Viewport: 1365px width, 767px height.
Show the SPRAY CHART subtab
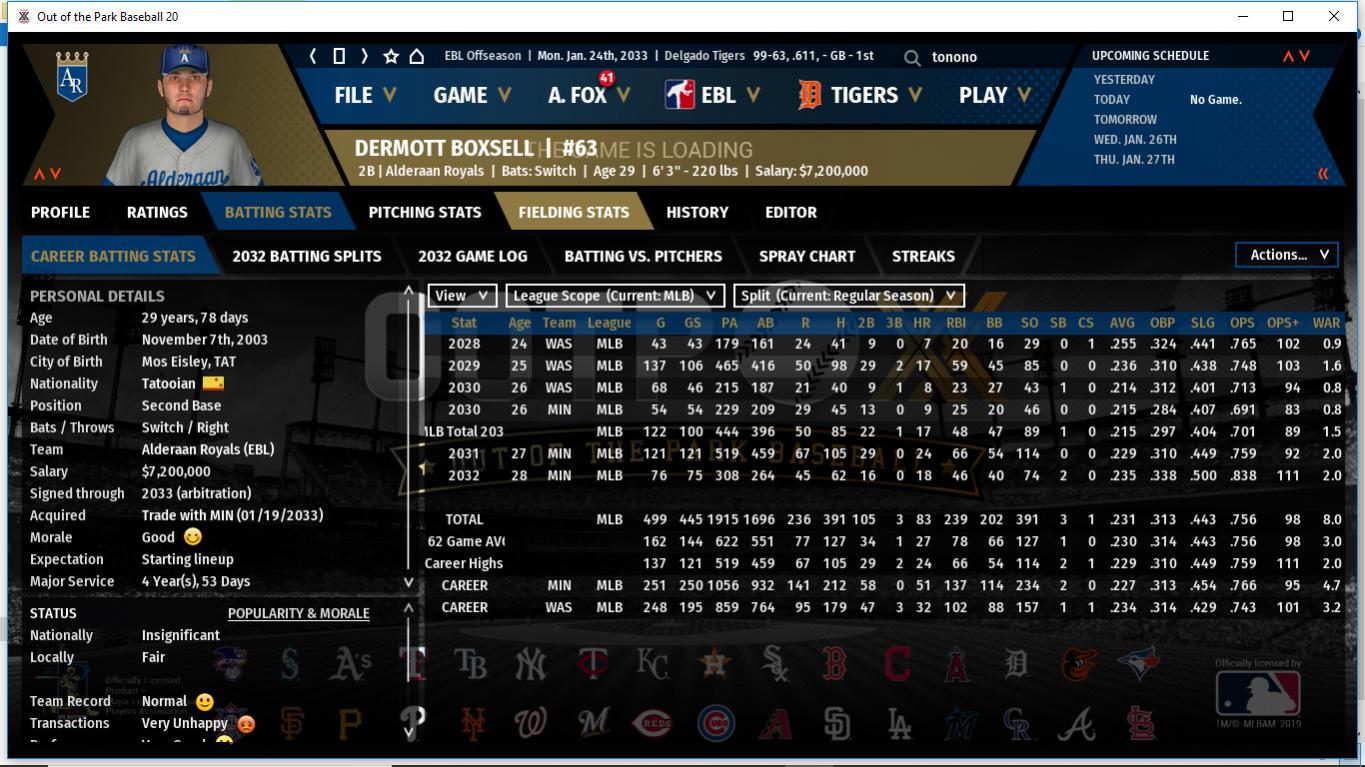(x=806, y=256)
